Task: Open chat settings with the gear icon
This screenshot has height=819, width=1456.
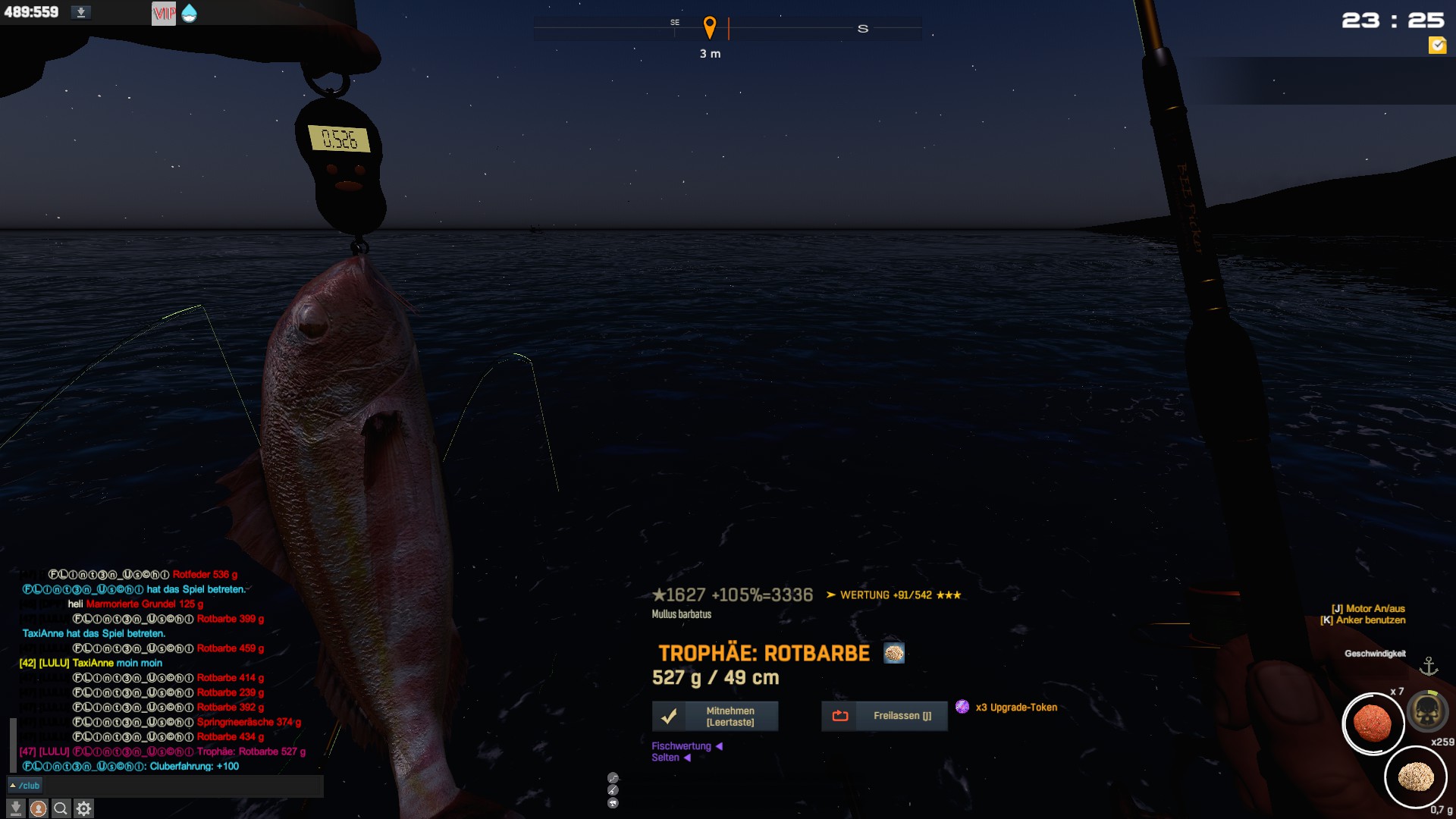Action: point(84,808)
